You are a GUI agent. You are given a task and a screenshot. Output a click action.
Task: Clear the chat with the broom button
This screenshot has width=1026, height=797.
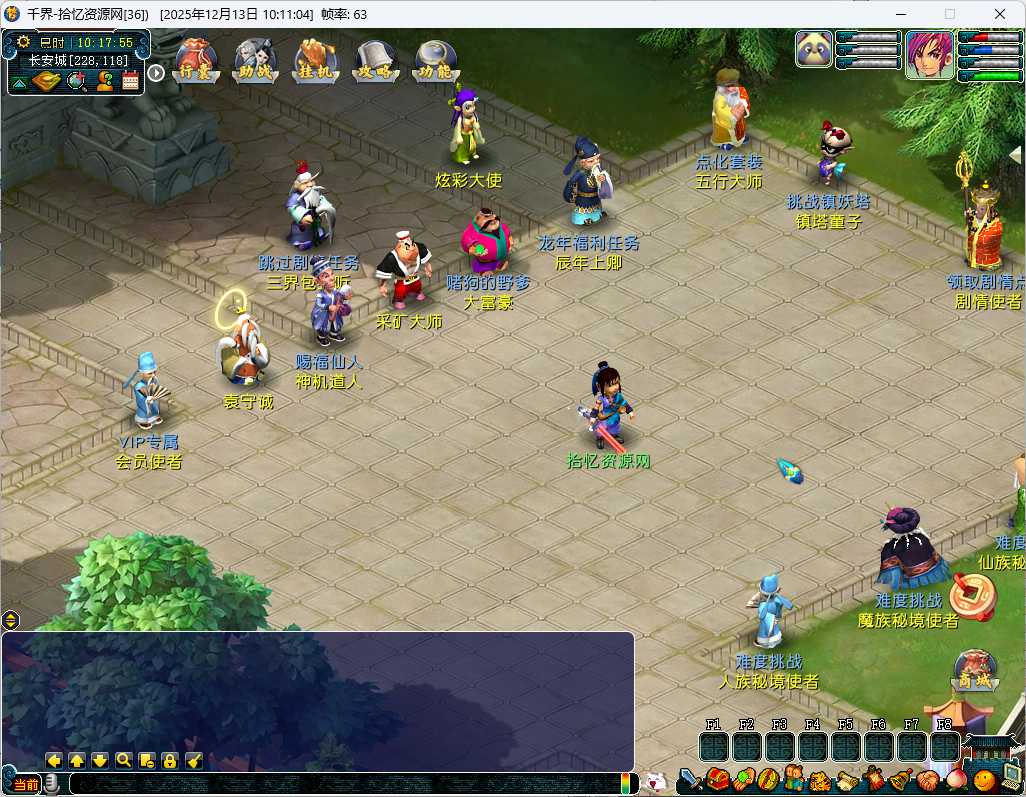point(194,760)
